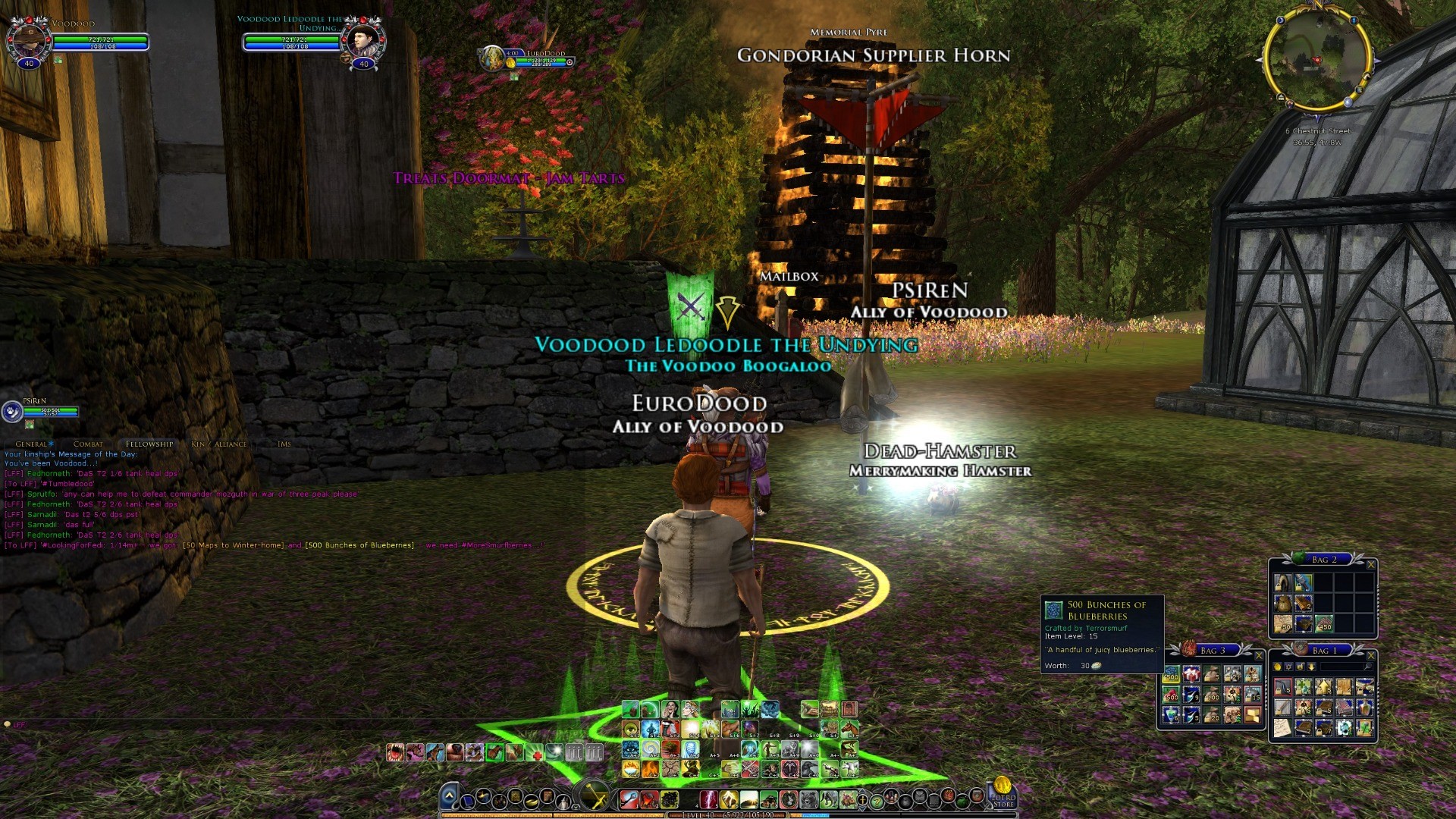Open the 500 Bunches of Blueberries chat link
Screen dimensions: 1456x819
point(359,545)
